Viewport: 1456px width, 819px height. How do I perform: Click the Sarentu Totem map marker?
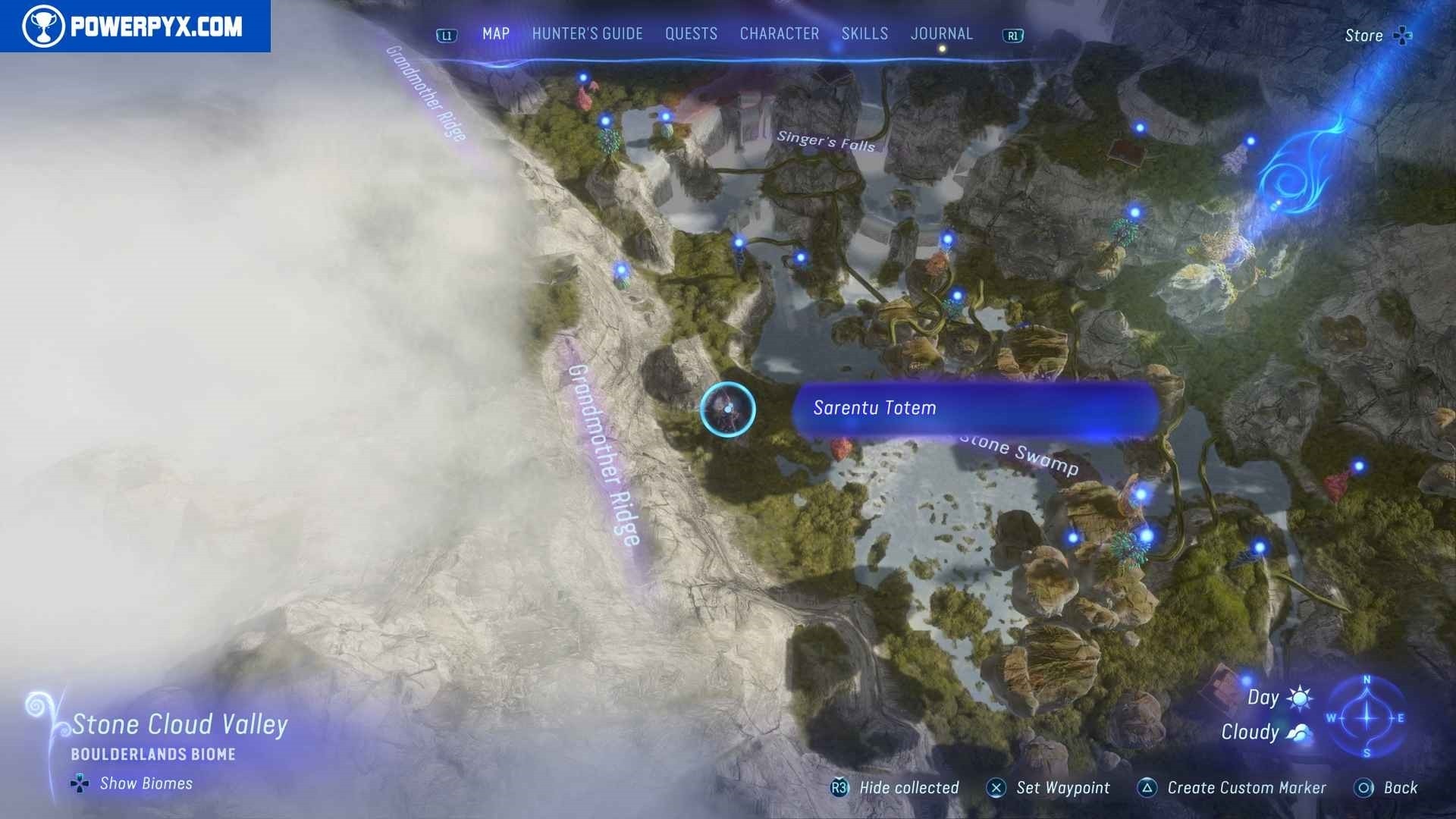tap(727, 409)
